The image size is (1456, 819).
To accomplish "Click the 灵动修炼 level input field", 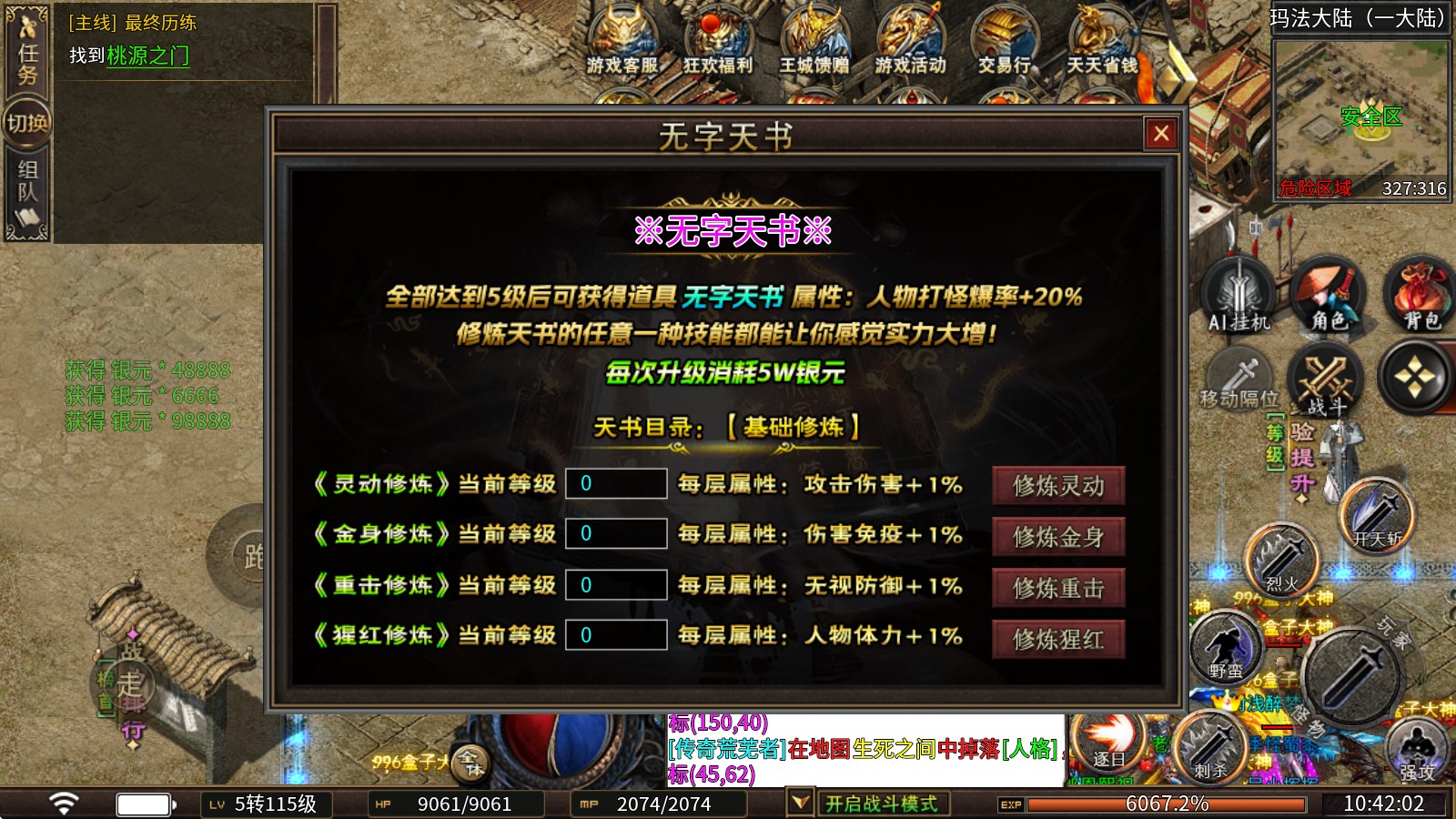I will tap(617, 484).
